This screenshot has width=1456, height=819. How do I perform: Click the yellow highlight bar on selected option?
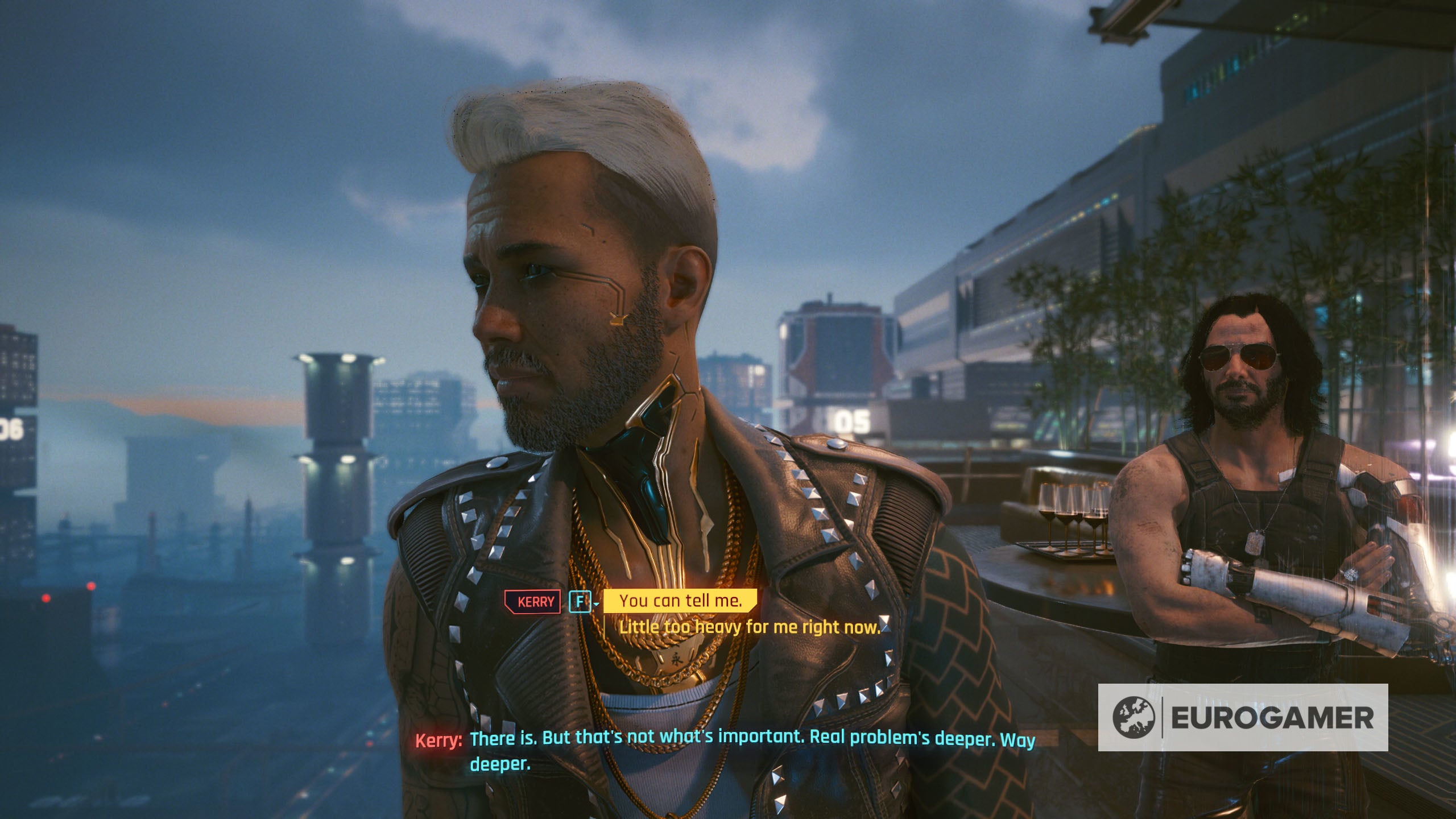pos(679,600)
